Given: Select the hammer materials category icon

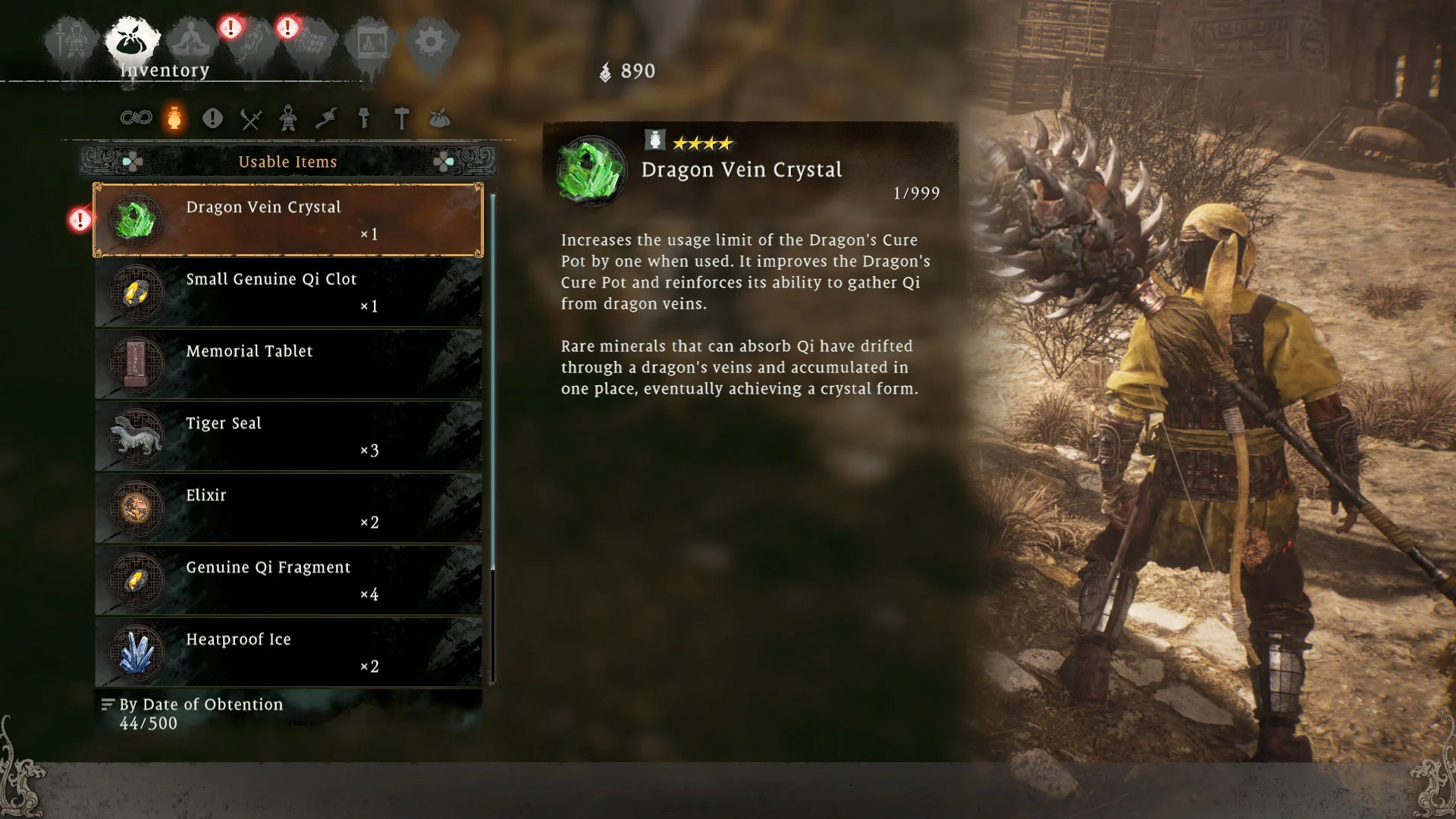Looking at the screenshot, I should [x=402, y=119].
